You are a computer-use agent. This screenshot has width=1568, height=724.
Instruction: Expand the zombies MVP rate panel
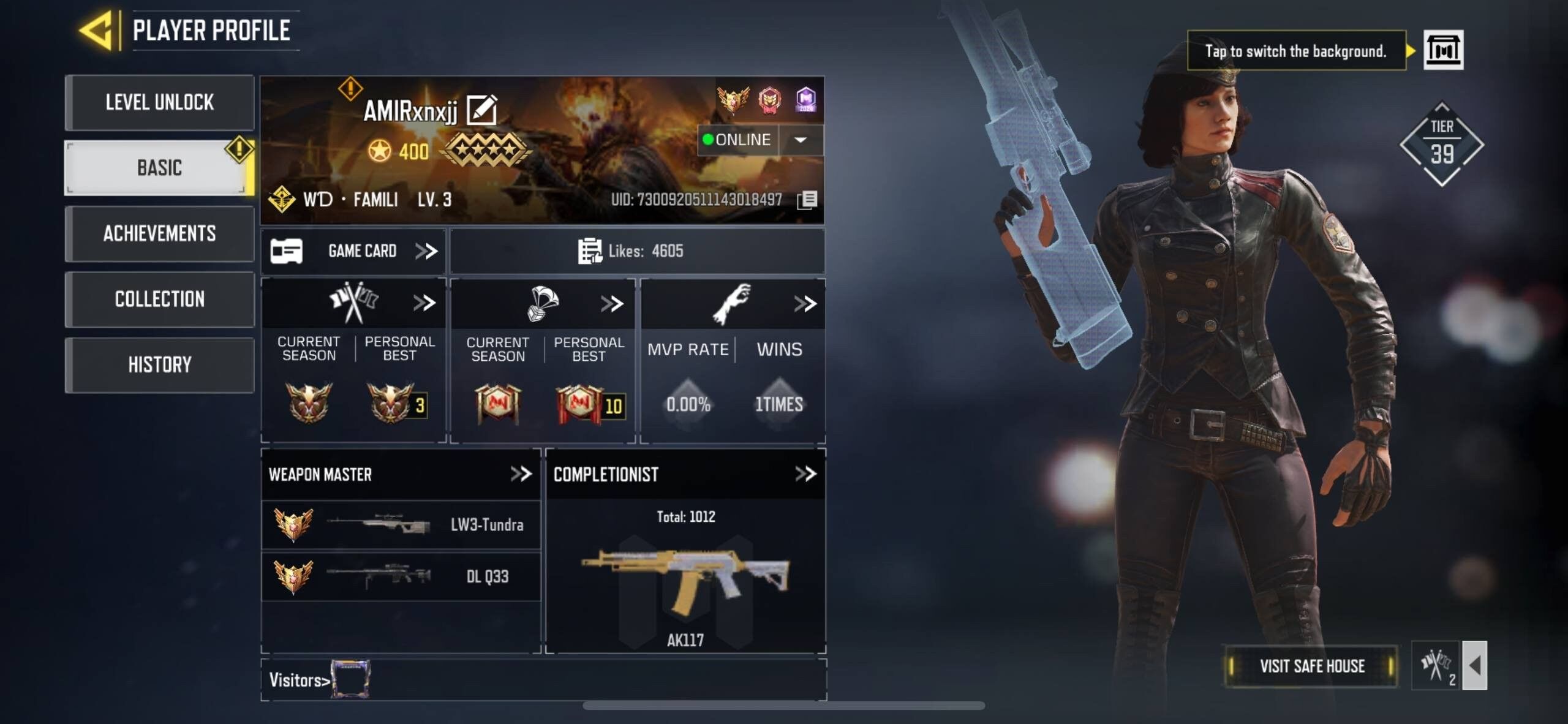805,303
